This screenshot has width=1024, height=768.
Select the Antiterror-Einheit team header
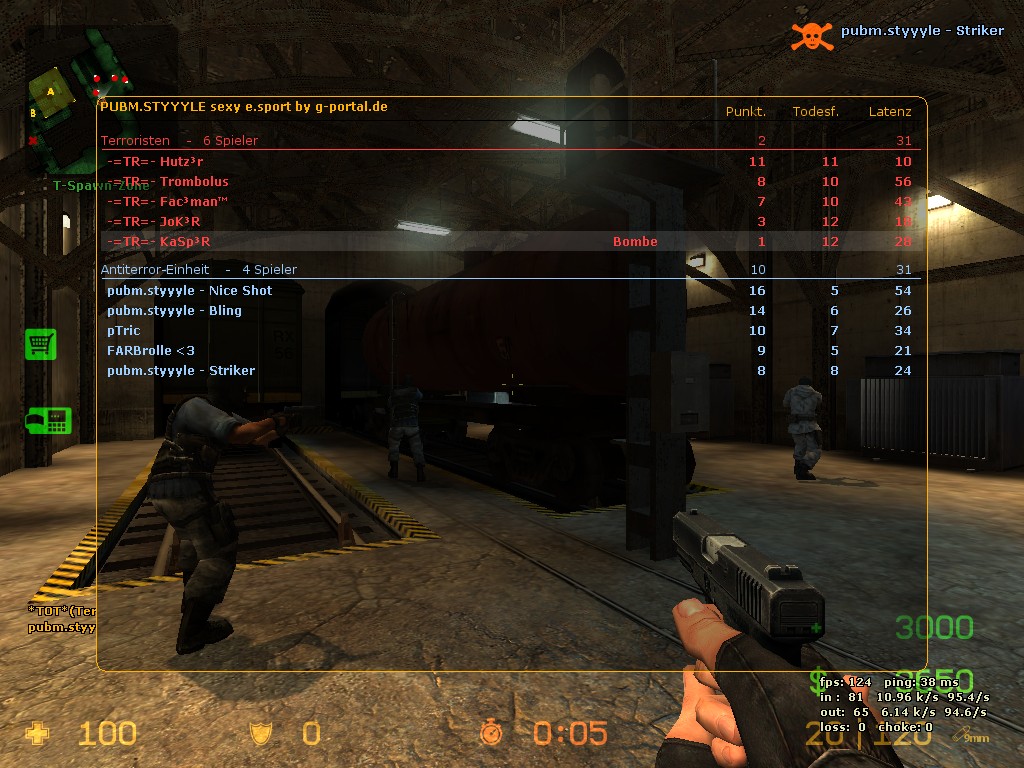coord(198,270)
